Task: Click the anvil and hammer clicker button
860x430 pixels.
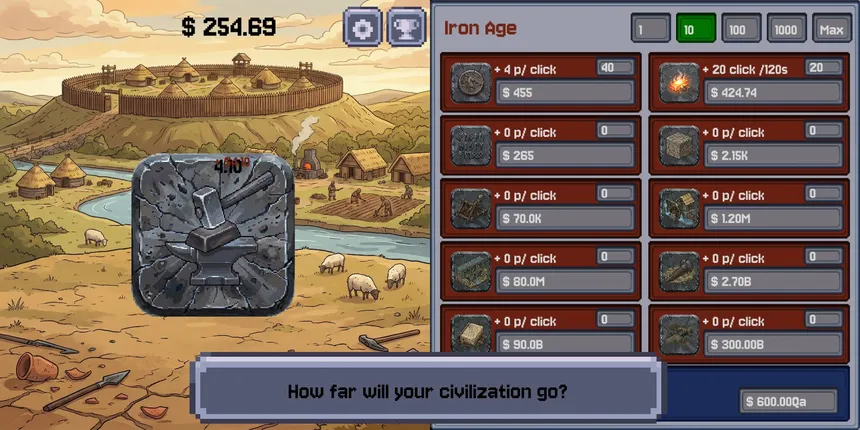Action: [213, 234]
